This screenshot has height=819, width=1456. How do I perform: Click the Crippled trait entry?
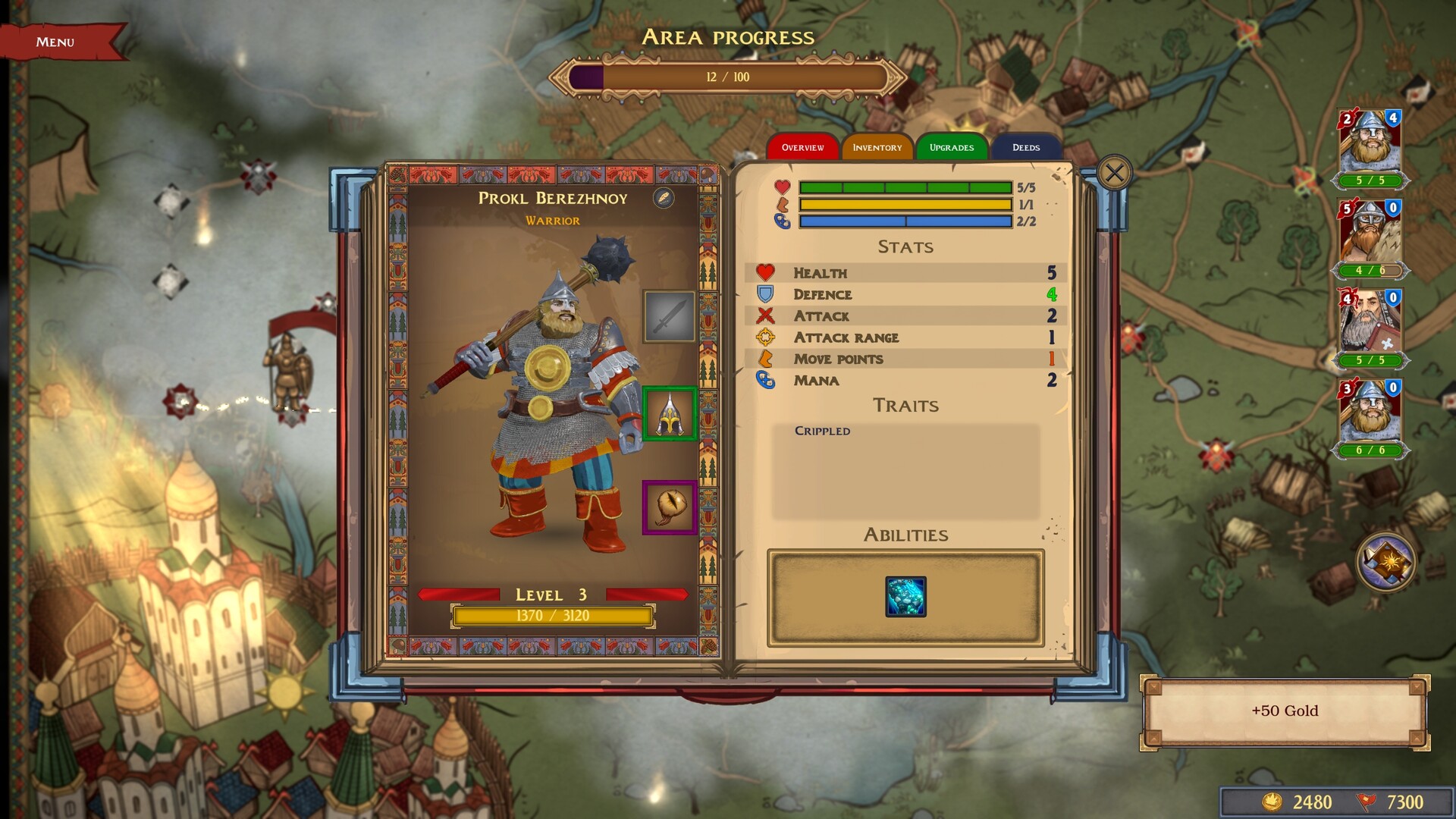pos(823,430)
